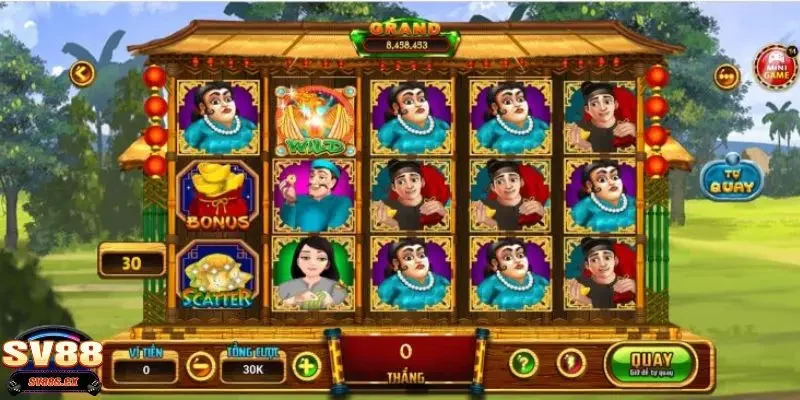Open the Mini Game
The image size is (800, 400).
(775, 67)
